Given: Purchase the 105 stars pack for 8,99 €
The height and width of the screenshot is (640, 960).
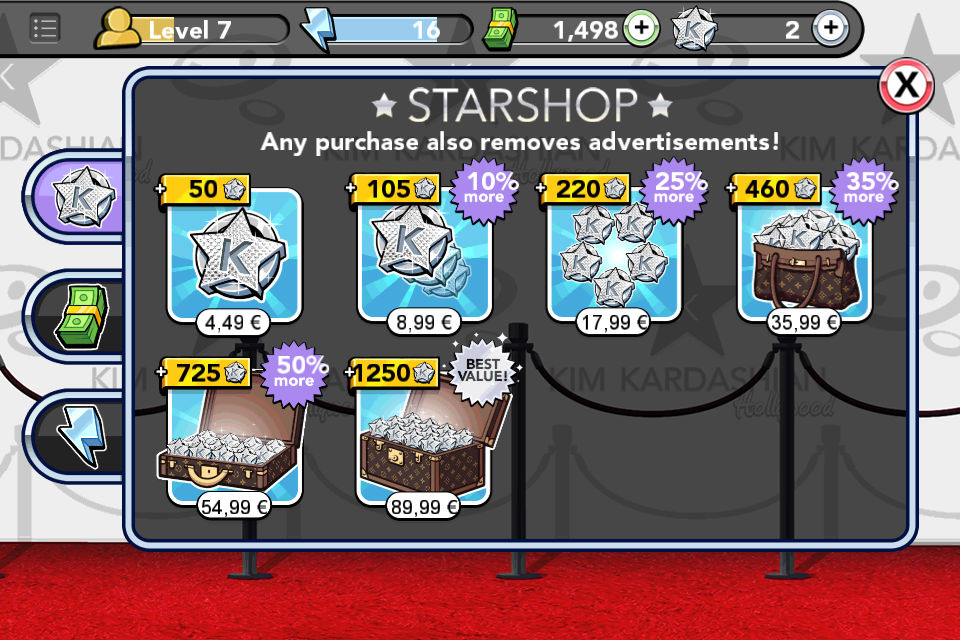Looking at the screenshot, I should [x=423, y=255].
